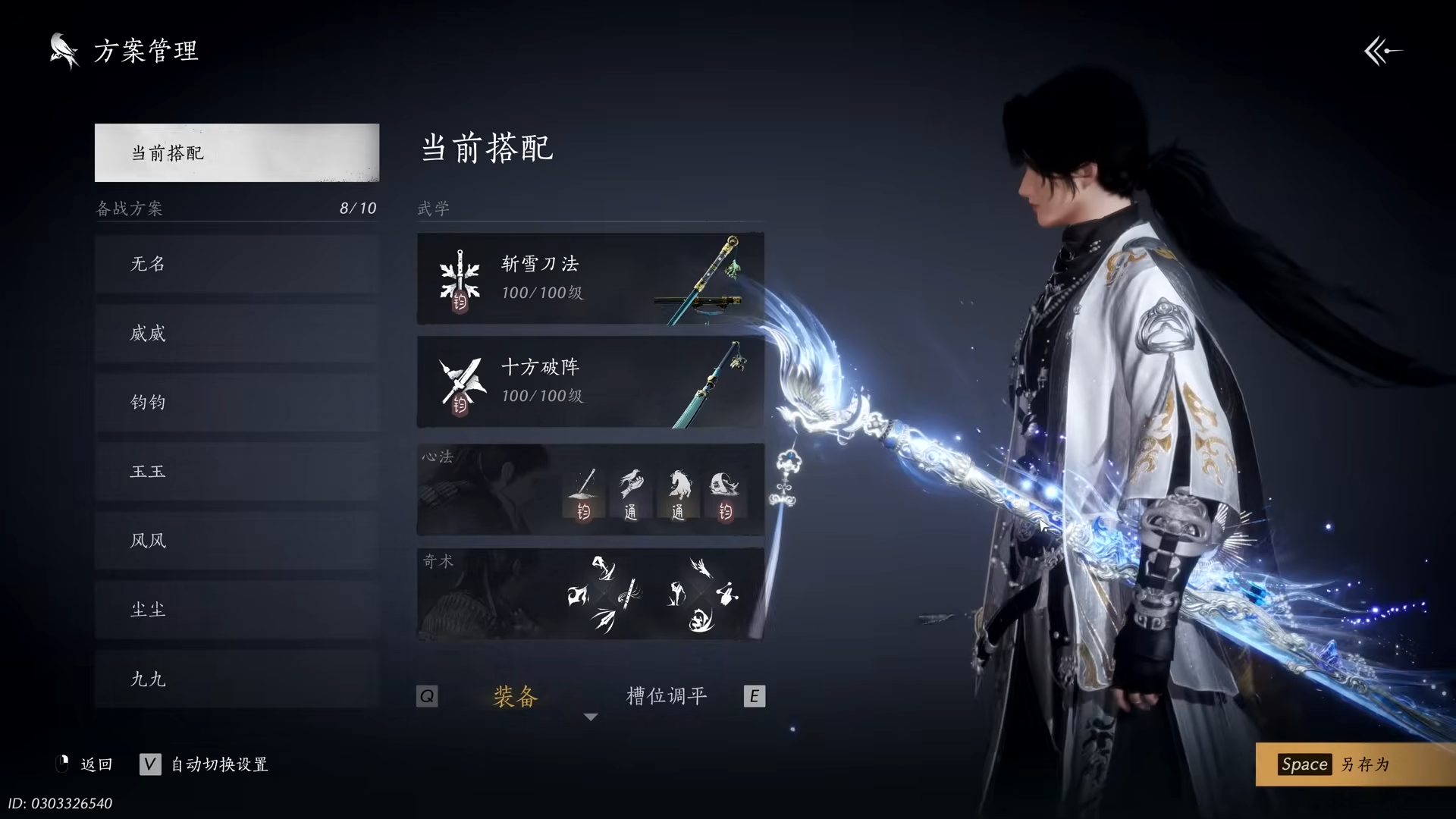This screenshot has width=1456, height=819.
Task: Open the 十方破阵 martial art slot
Action: click(590, 381)
